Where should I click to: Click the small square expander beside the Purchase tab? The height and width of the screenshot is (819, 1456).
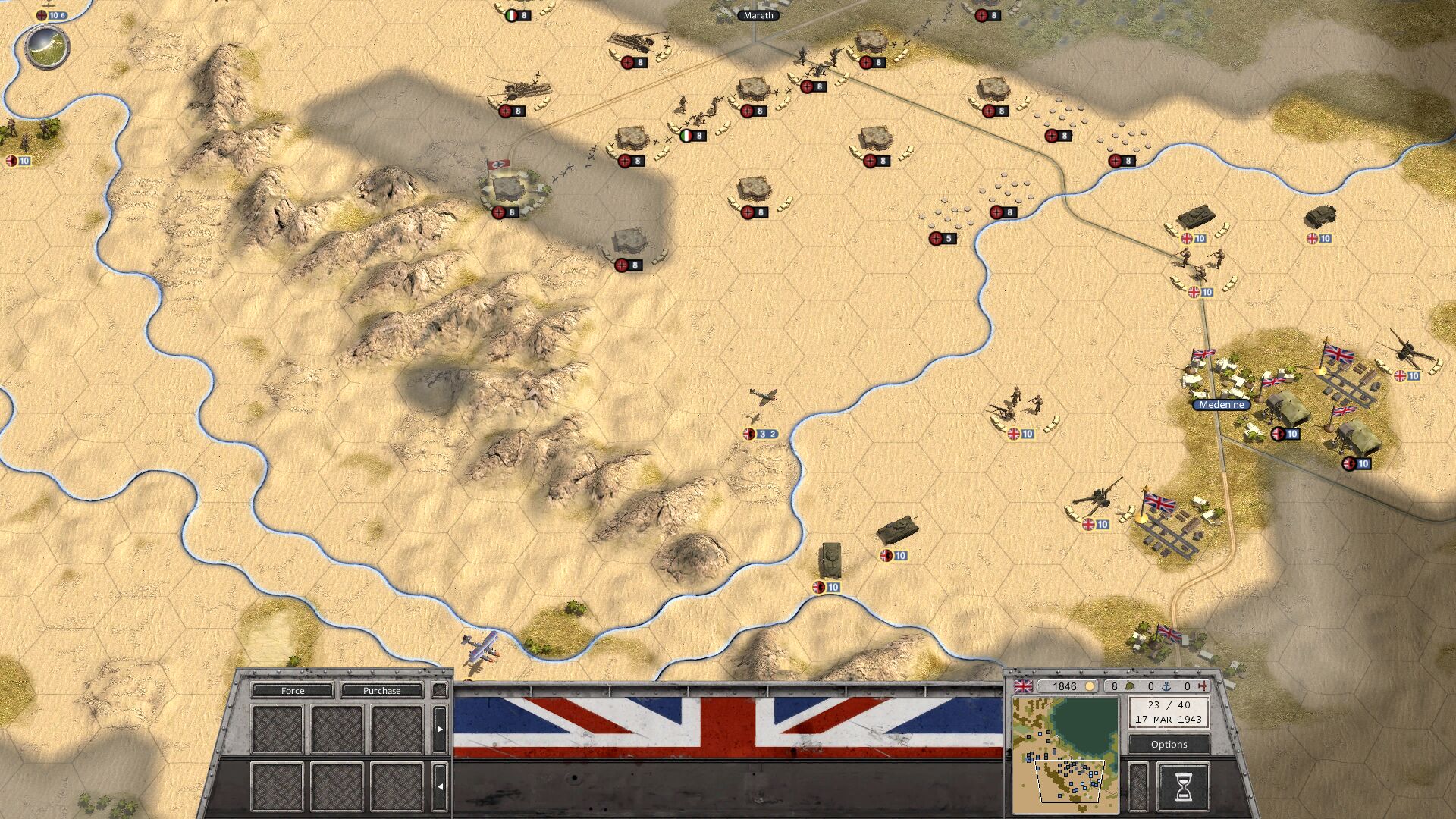(x=438, y=691)
